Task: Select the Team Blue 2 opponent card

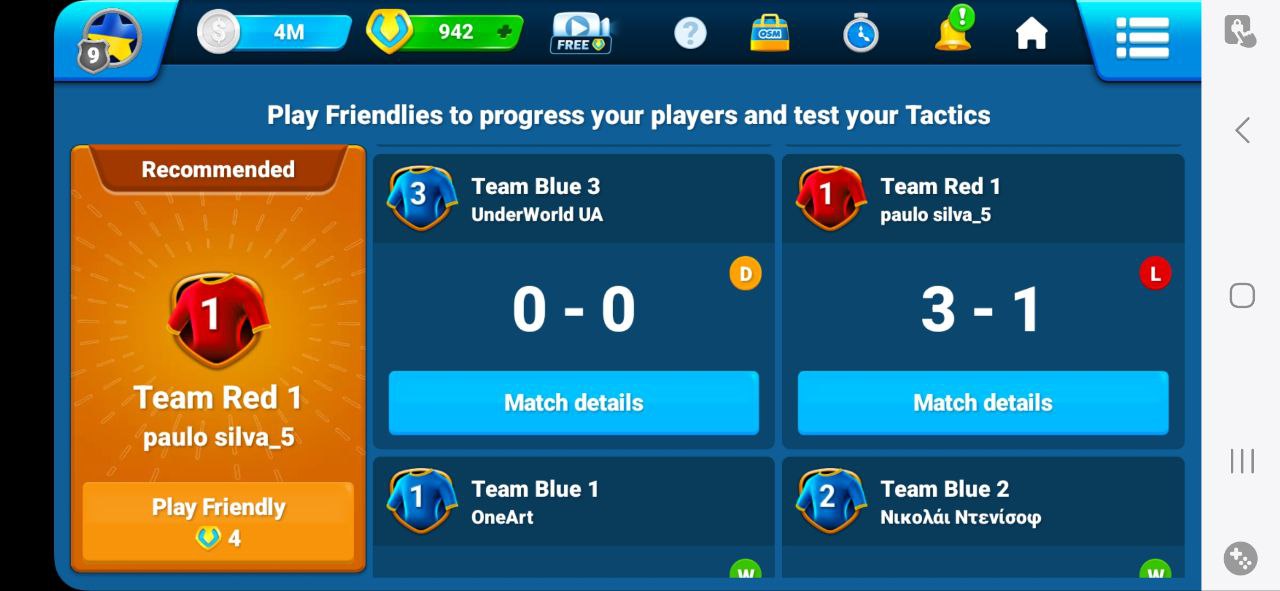Action: click(x=982, y=505)
